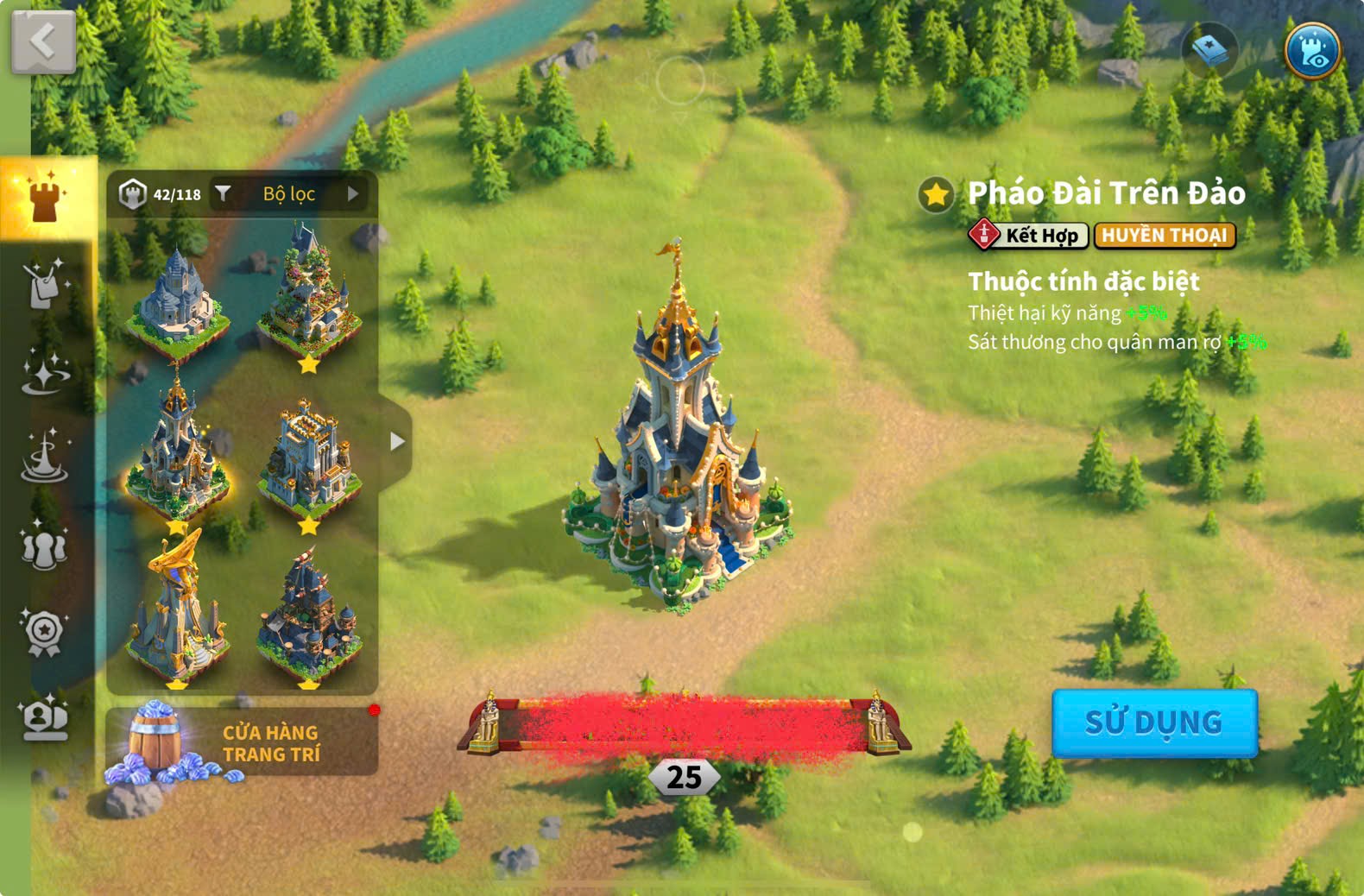Open the Cửa Hàng Trang Trí shop
The image size is (1364, 896).
[x=242, y=742]
